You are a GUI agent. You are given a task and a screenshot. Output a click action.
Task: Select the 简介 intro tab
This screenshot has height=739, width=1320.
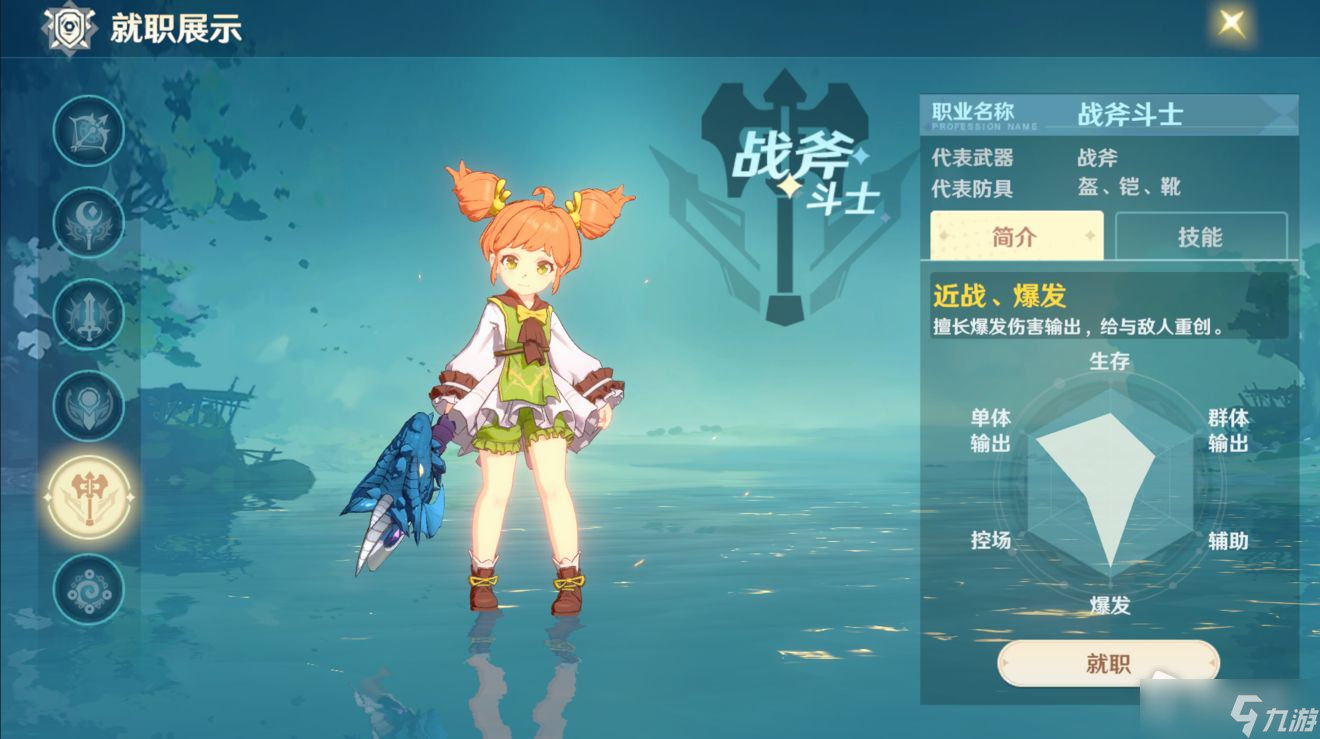pos(1017,236)
